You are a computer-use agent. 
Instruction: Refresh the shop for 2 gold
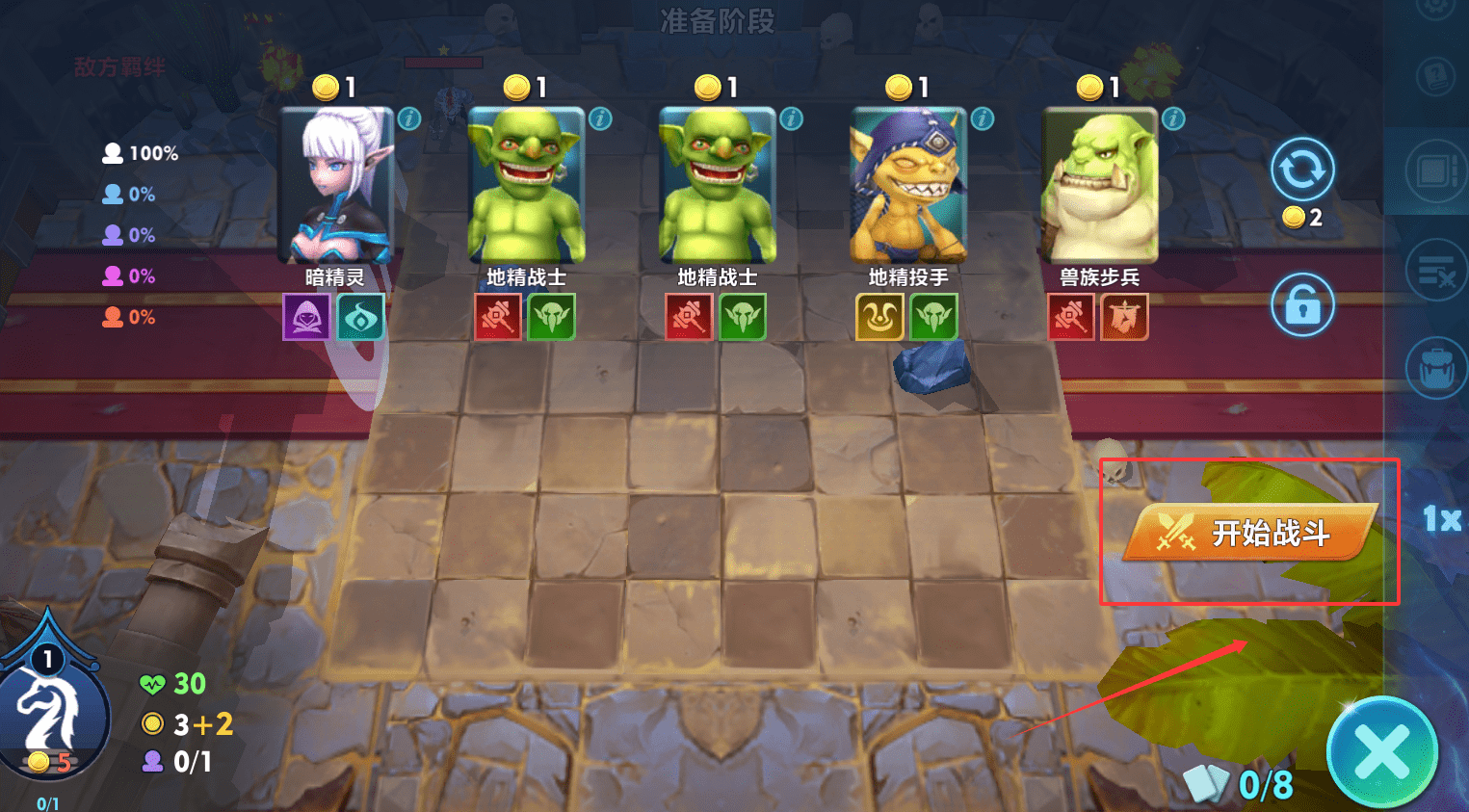[x=1302, y=170]
